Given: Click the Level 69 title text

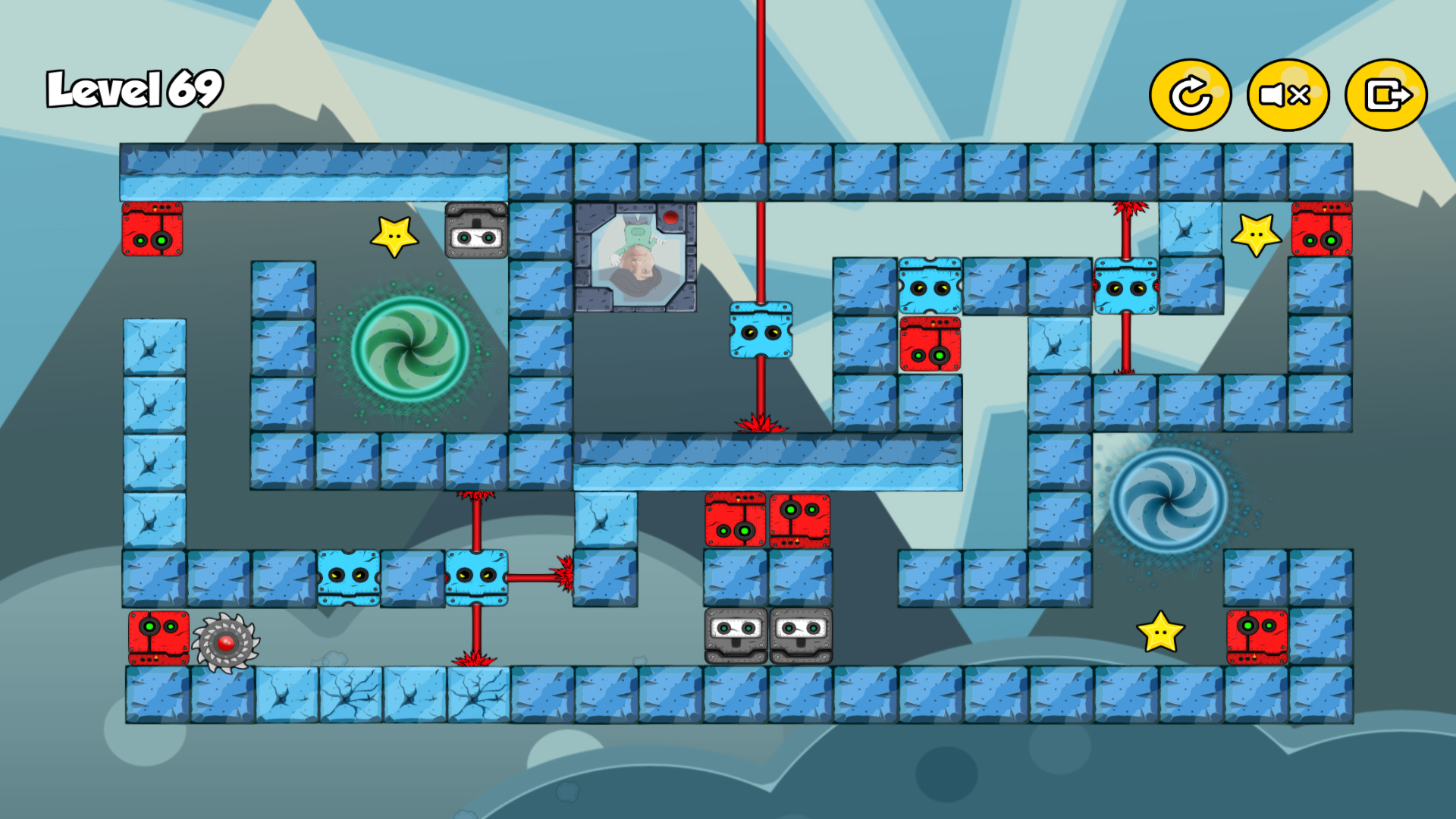Looking at the screenshot, I should pos(133,89).
